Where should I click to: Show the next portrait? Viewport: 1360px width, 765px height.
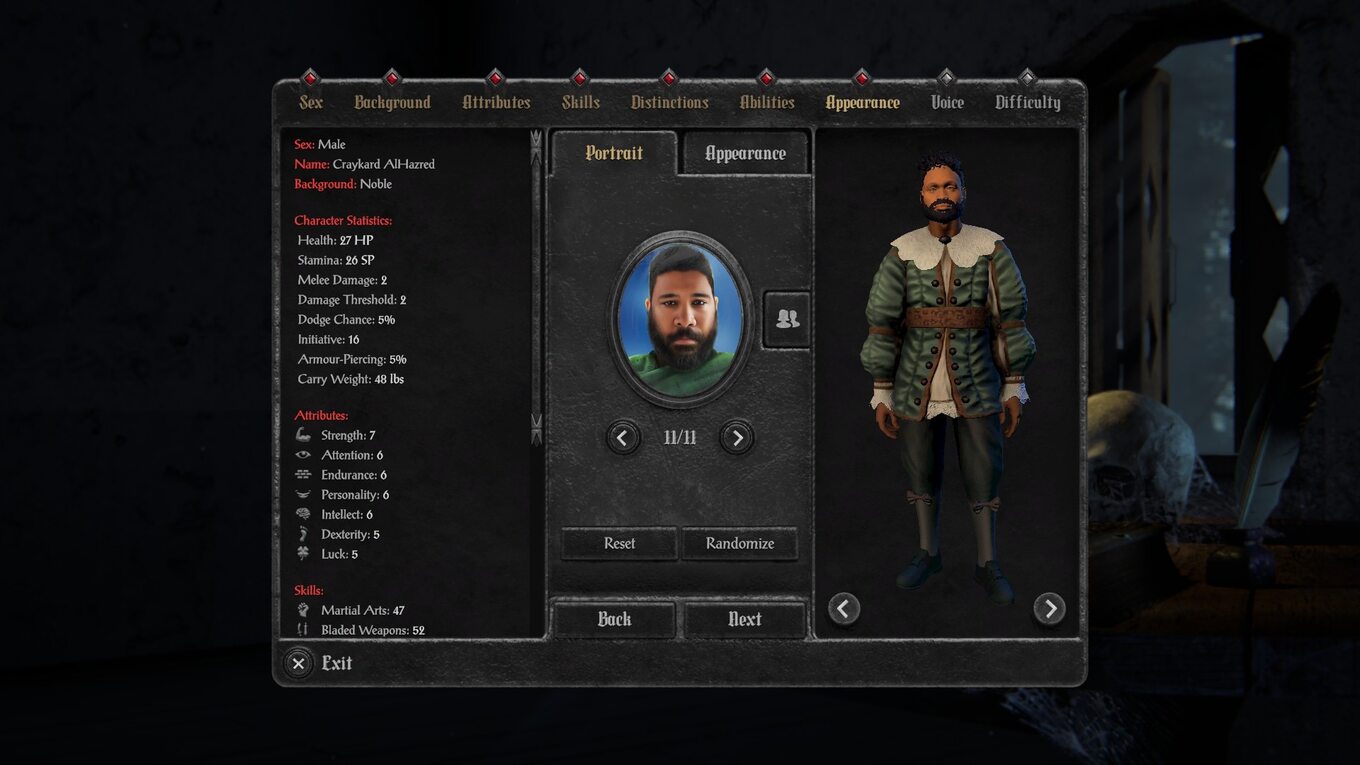point(737,437)
